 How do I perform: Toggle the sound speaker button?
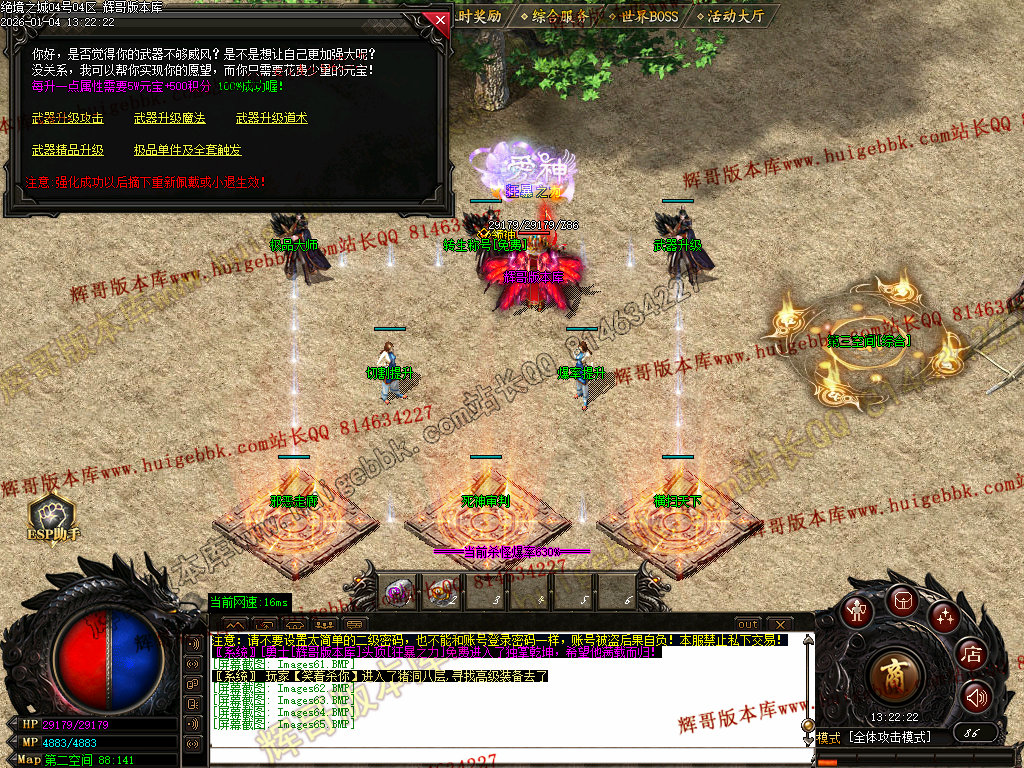[975, 697]
